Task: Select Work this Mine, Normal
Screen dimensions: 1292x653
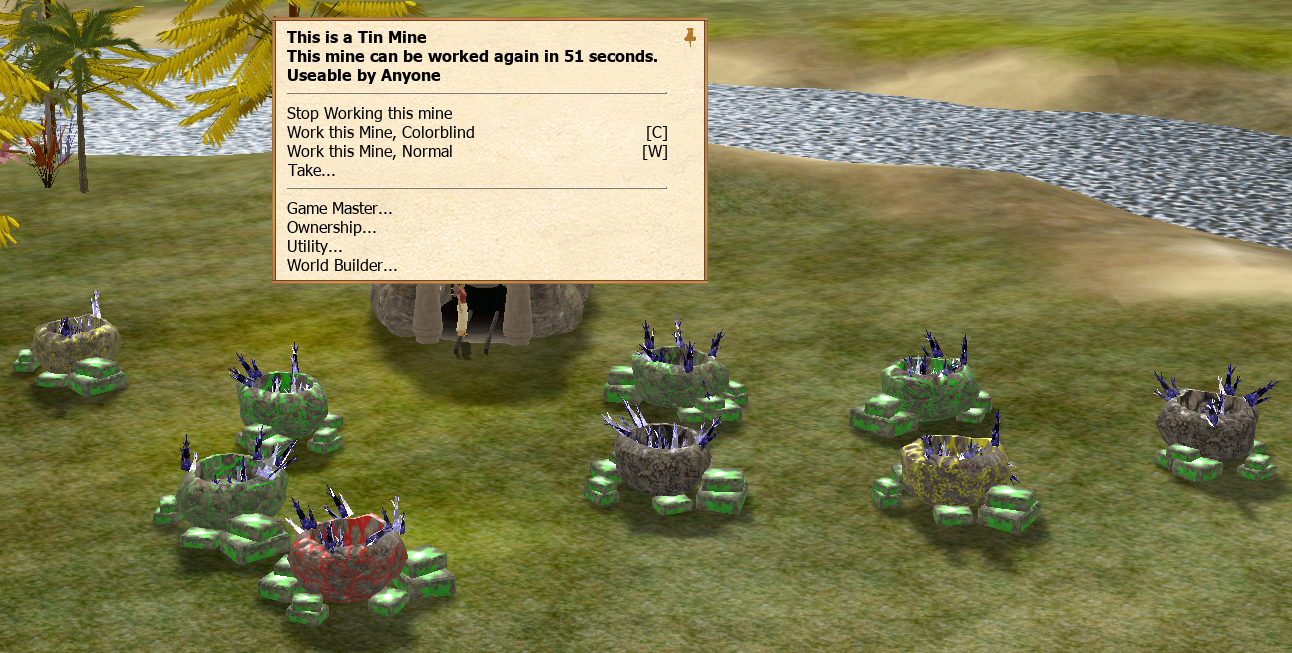Action: (369, 152)
